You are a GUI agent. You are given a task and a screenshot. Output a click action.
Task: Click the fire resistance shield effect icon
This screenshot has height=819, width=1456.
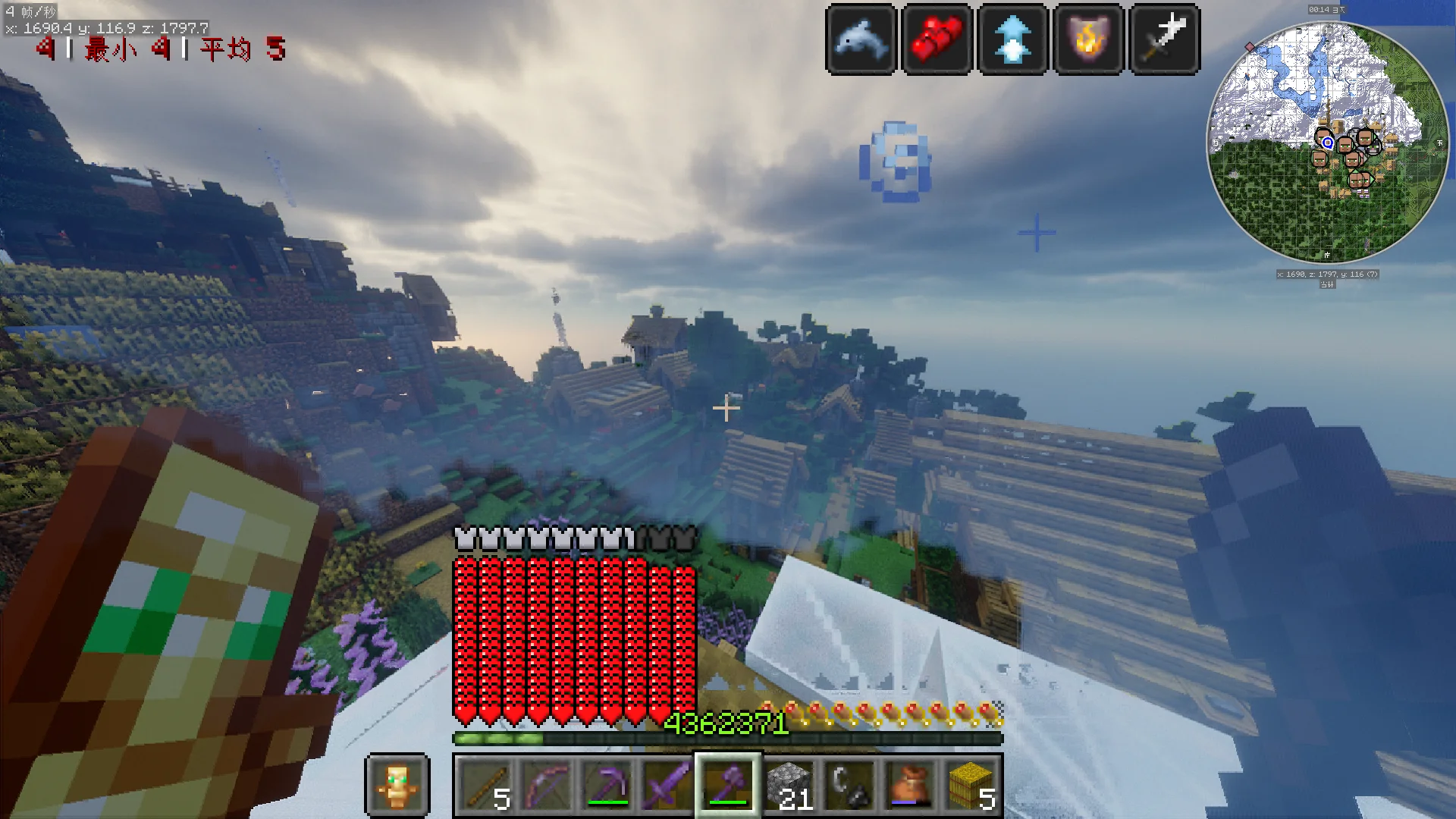pos(1089,39)
